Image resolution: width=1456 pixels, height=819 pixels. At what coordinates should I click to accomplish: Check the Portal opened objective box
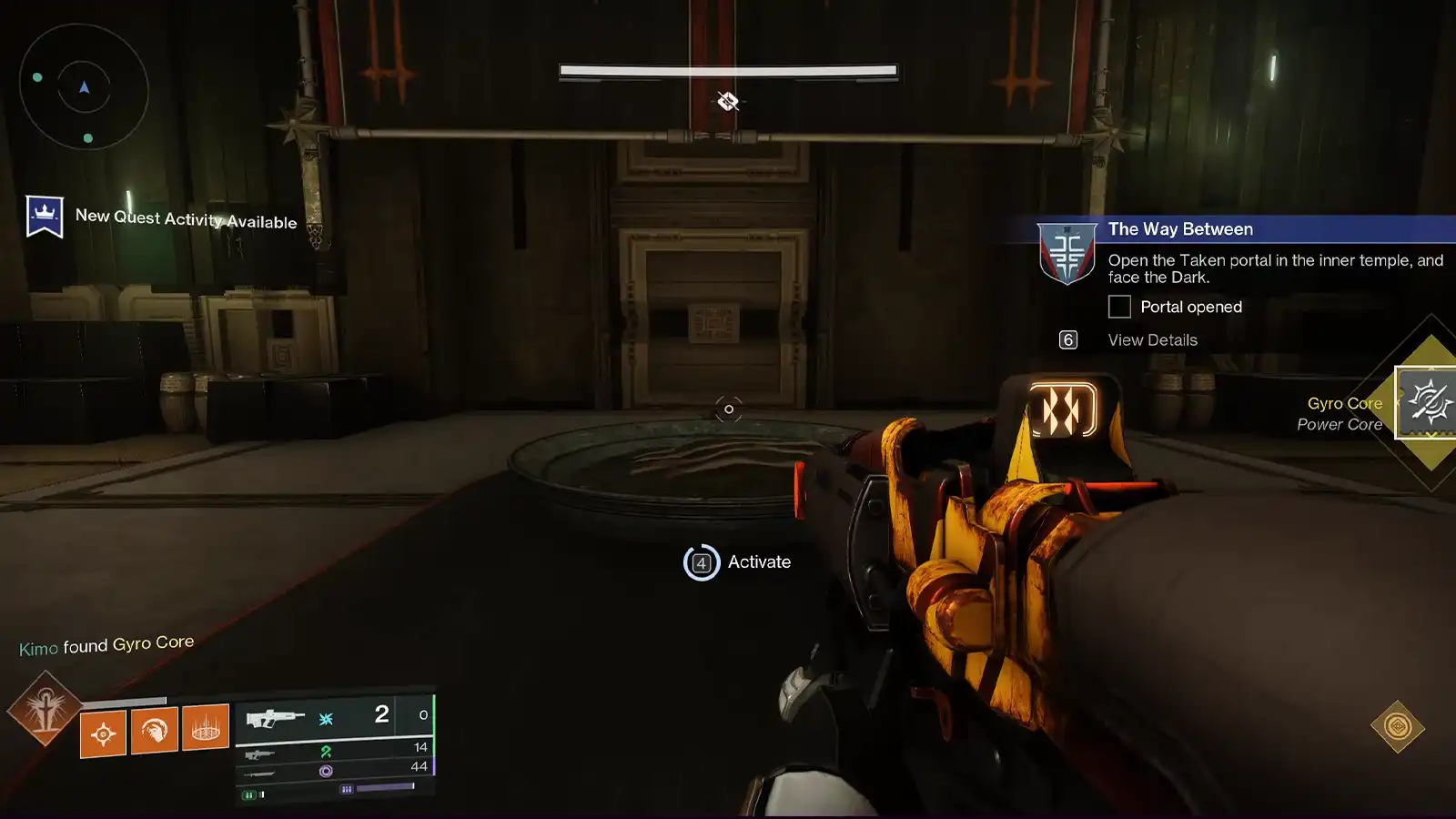tap(1117, 308)
